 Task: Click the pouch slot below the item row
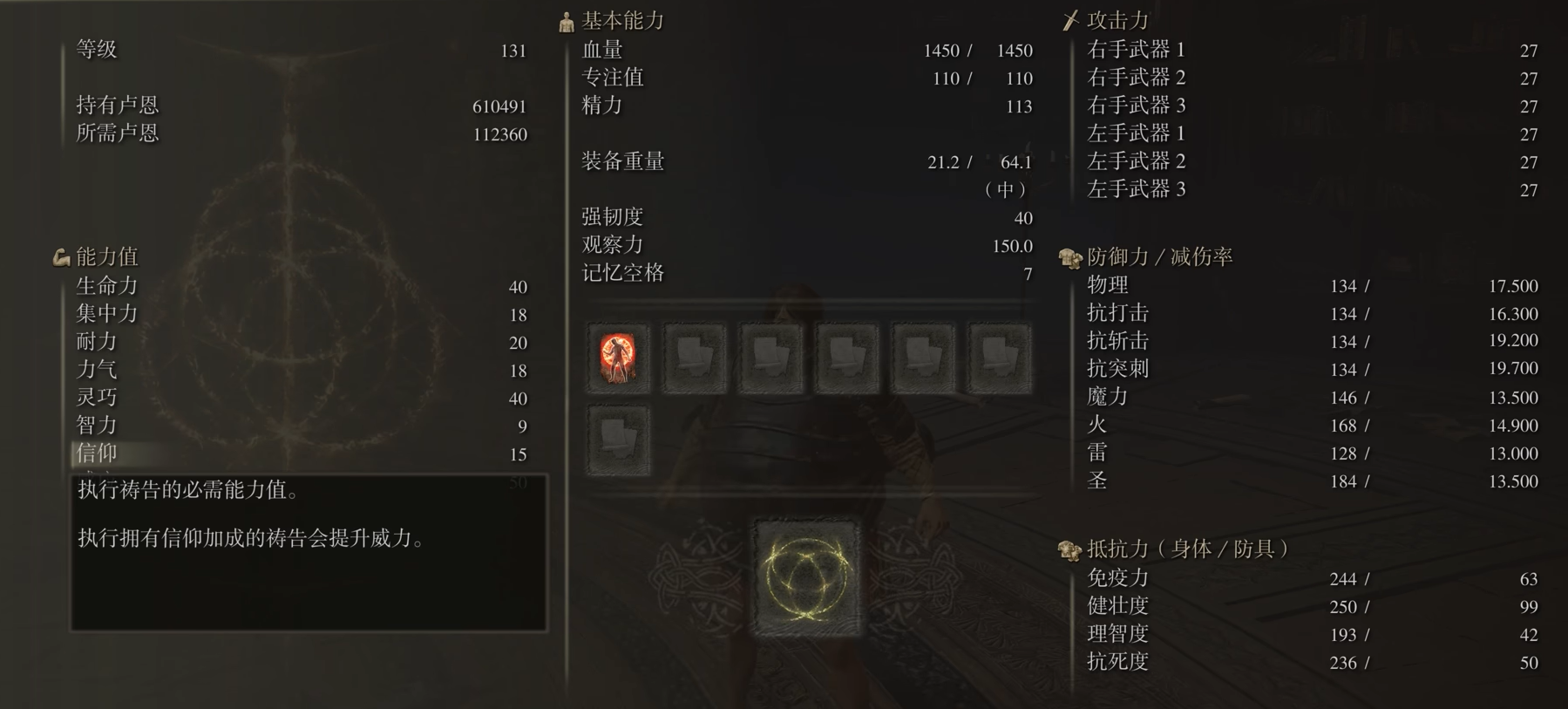point(617,440)
